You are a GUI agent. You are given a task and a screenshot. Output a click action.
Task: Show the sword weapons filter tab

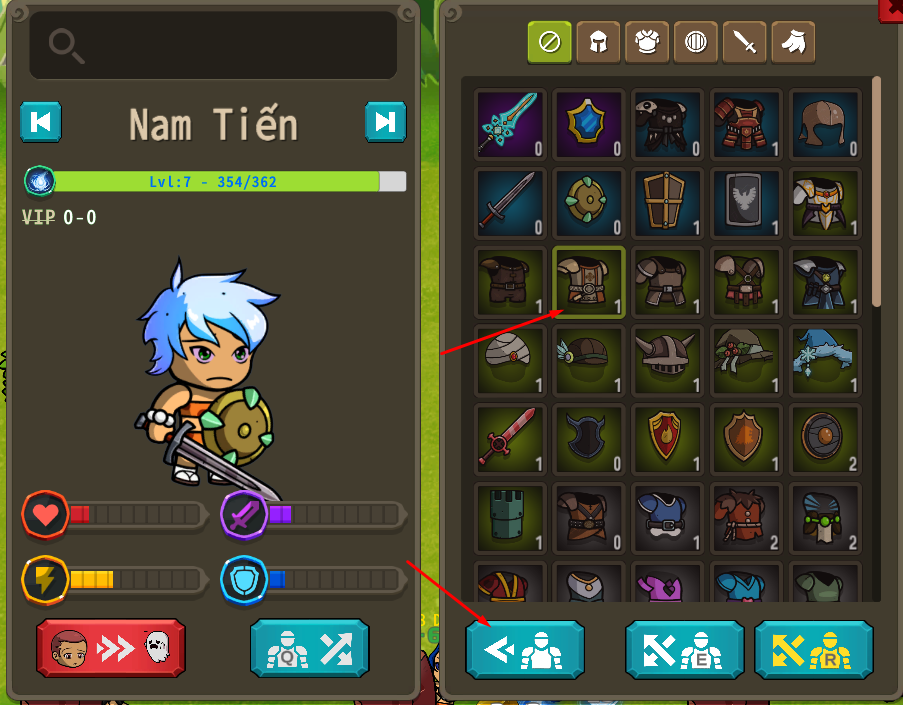[744, 42]
